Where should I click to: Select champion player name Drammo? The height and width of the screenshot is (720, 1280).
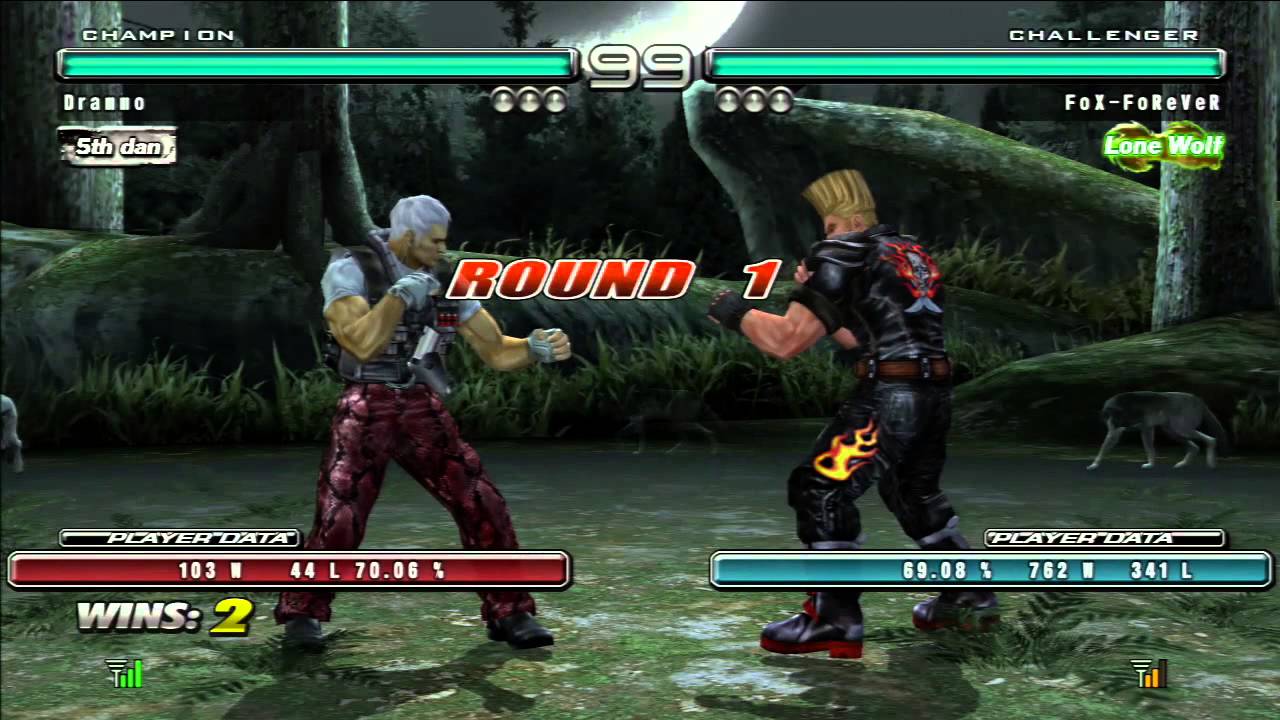click(105, 103)
